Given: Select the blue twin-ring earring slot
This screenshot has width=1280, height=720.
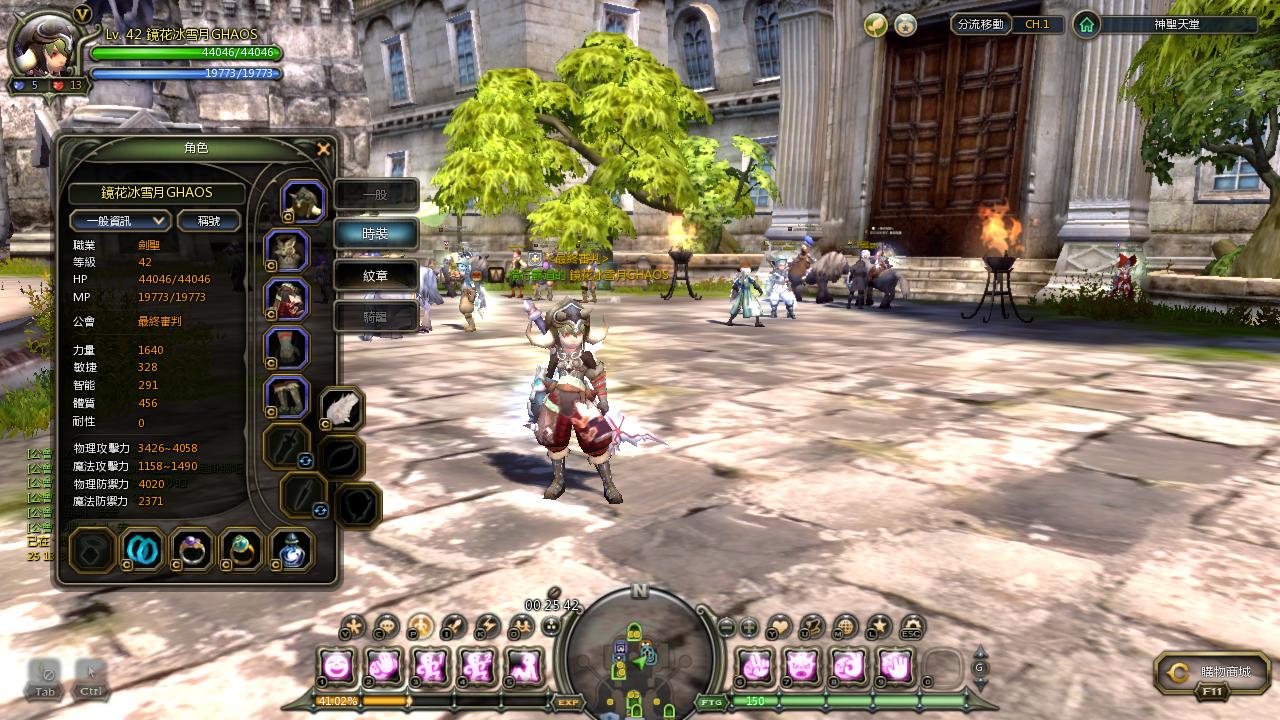Looking at the screenshot, I should click(x=141, y=549).
